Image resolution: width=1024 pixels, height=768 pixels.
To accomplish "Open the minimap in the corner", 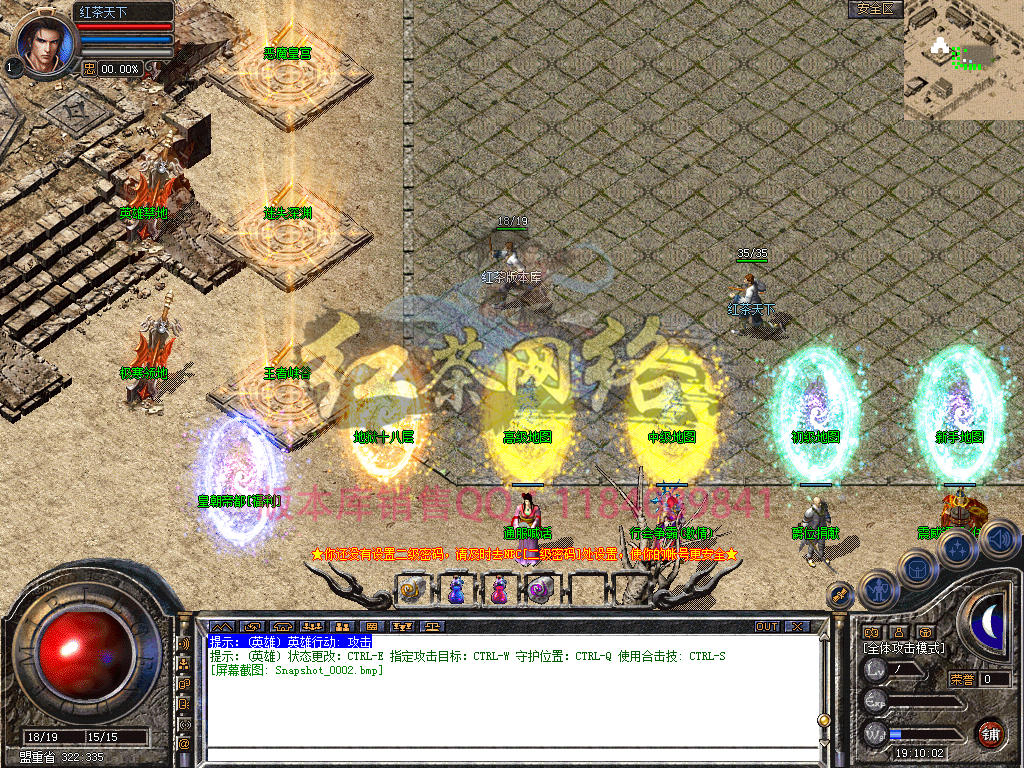I will click(963, 60).
